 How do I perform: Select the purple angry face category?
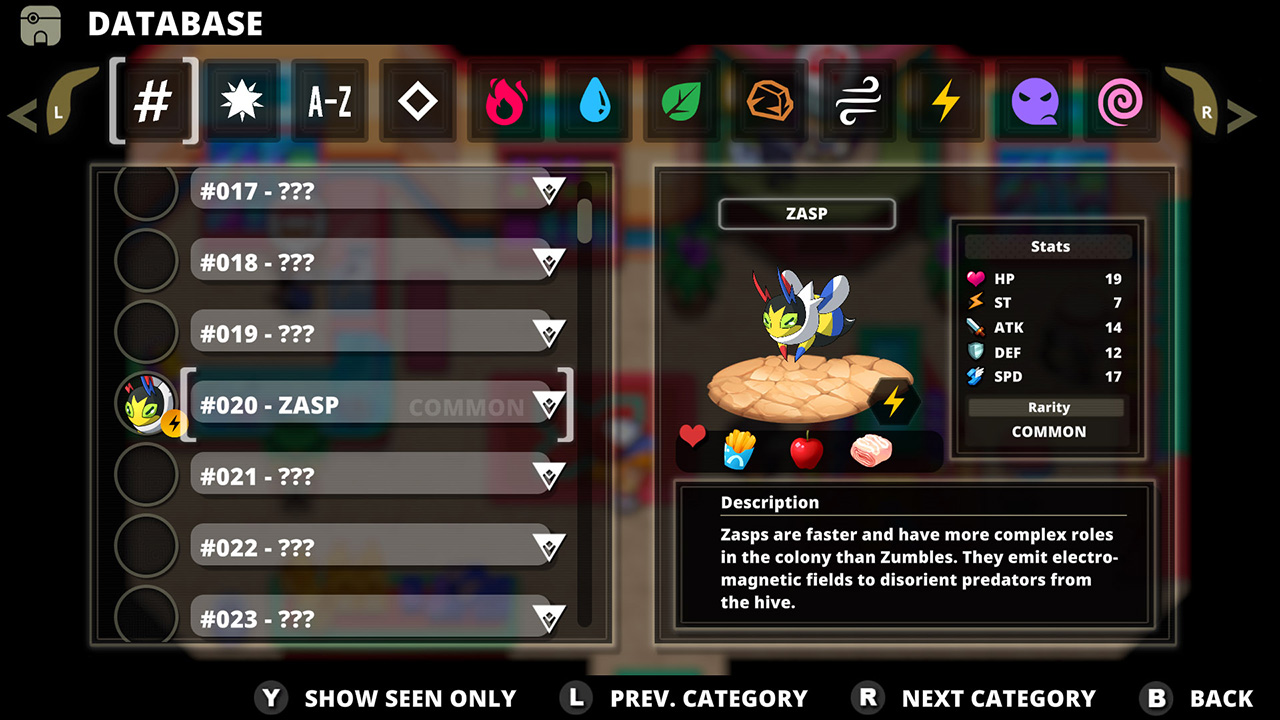pos(1033,100)
